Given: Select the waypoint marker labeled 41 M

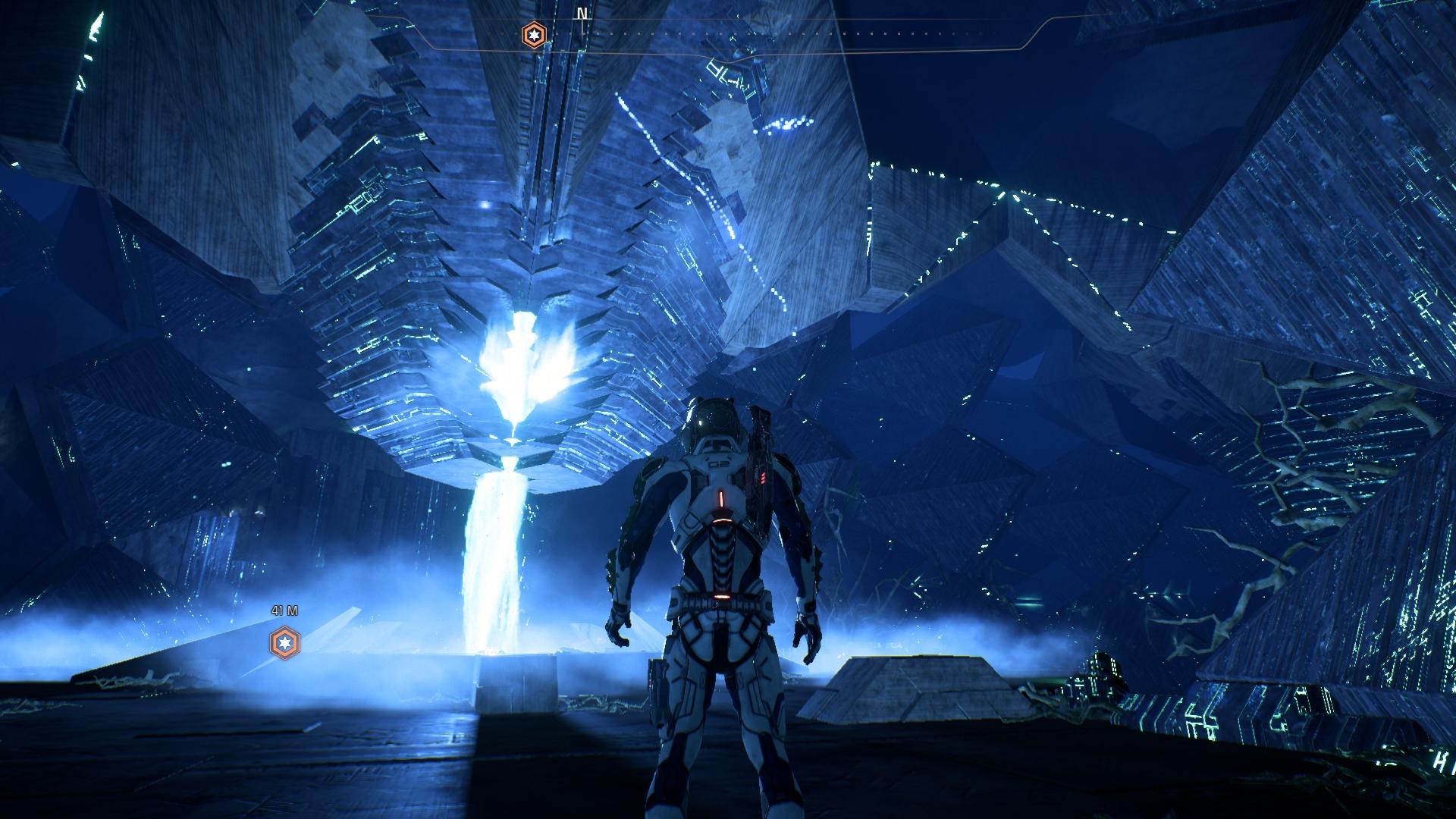Looking at the screenshot, I should pos(285,643).
